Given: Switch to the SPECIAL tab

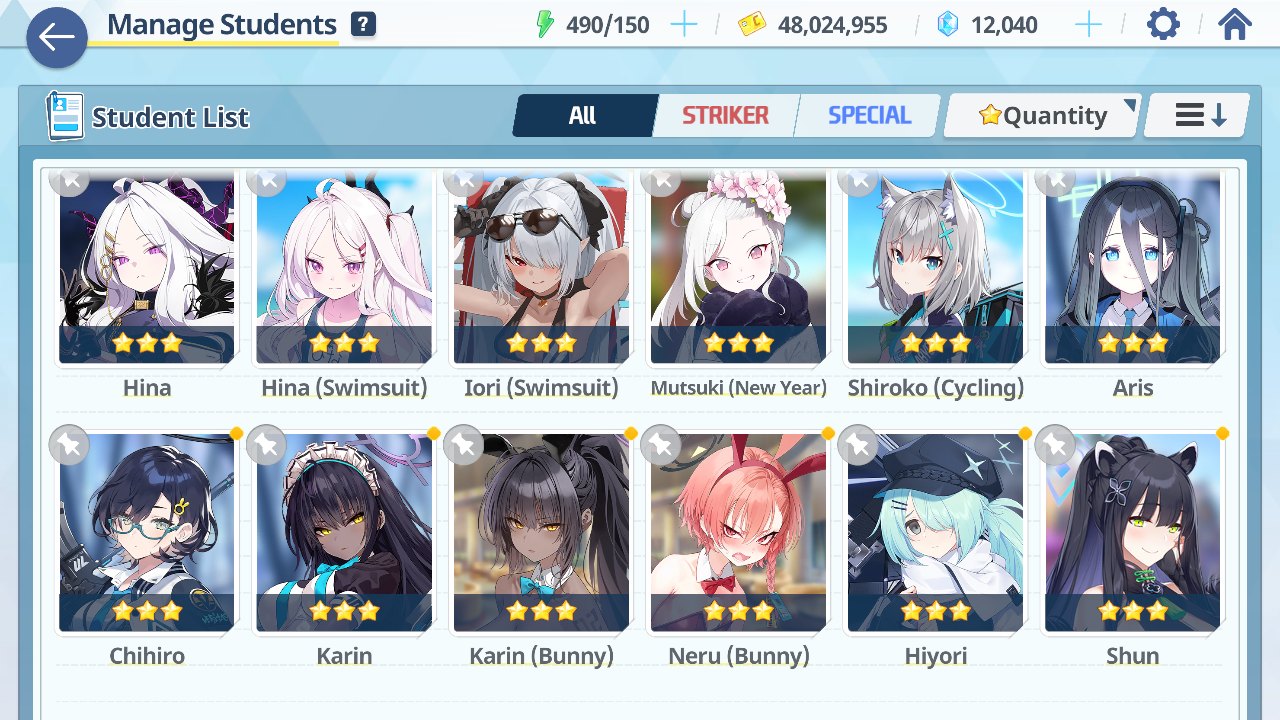Looking at the screenshot, I should (x=869, y=116).
